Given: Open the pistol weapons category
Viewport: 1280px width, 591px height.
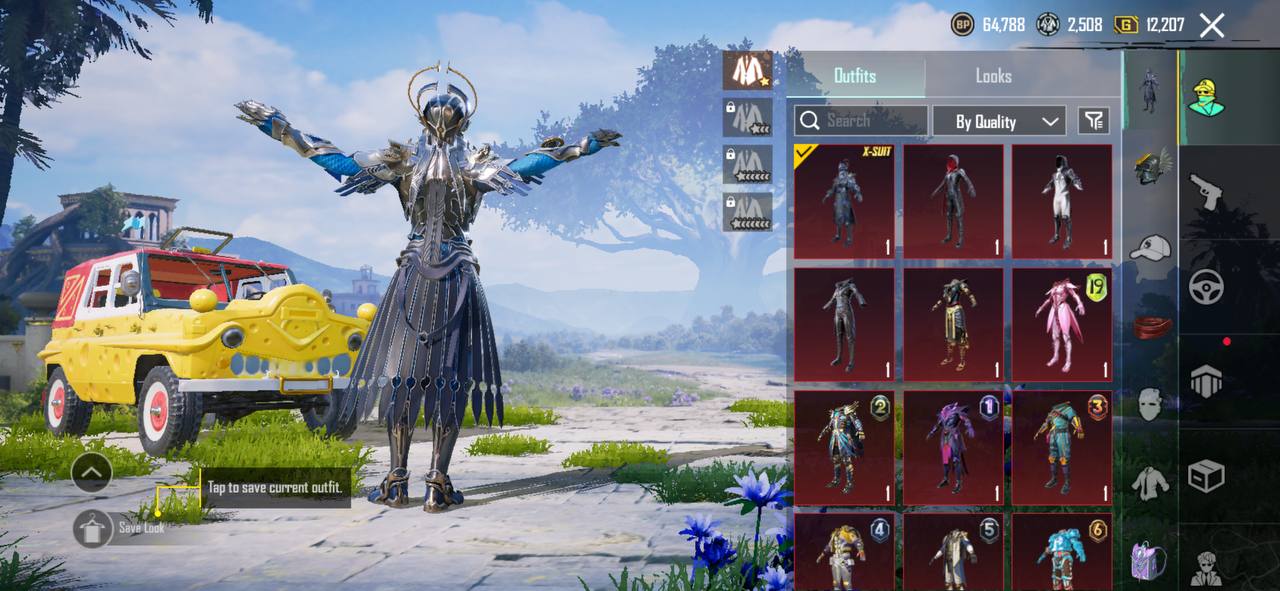Looking at the screenshot, I should (x=1206, y=191).
